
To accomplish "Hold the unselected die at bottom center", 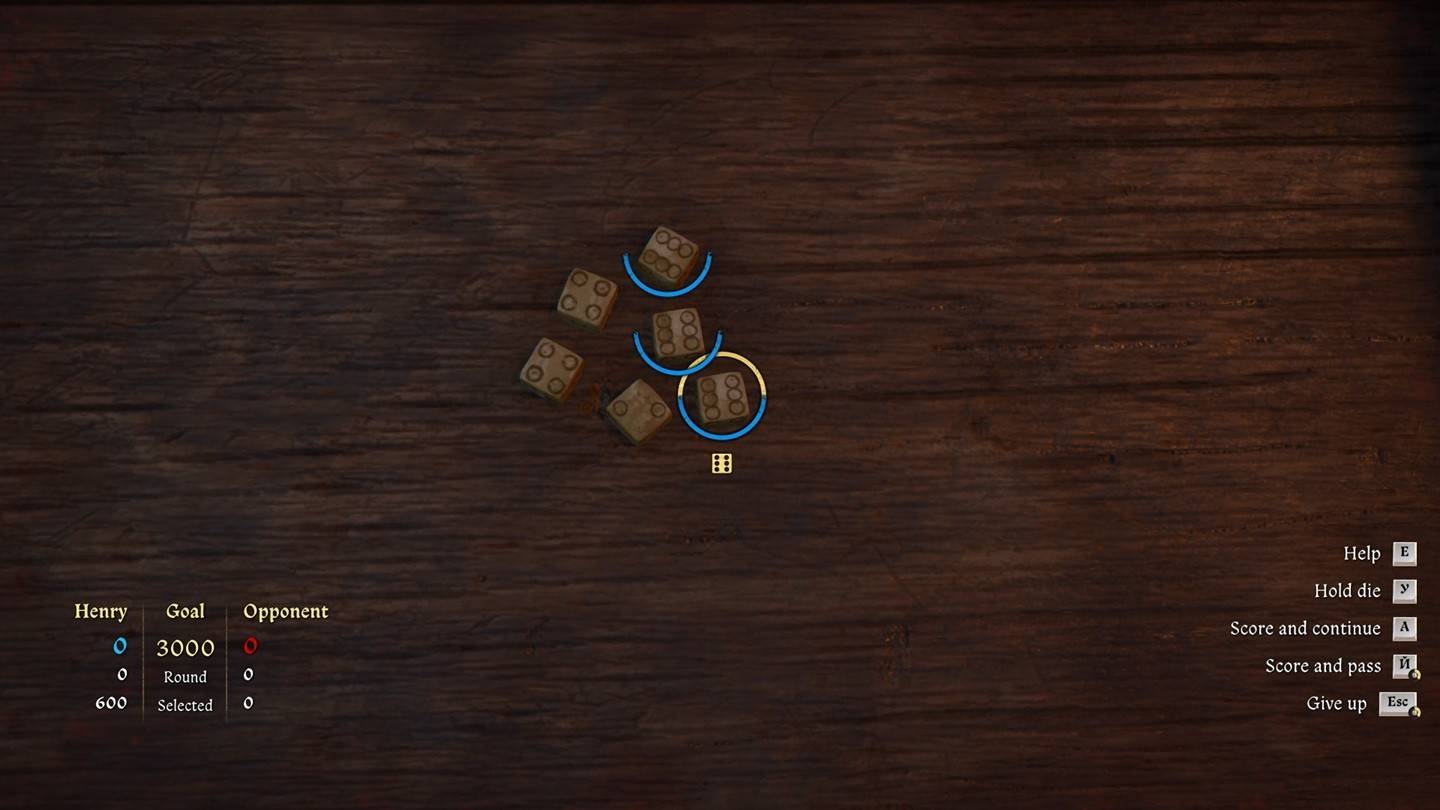I will (637, 409).
